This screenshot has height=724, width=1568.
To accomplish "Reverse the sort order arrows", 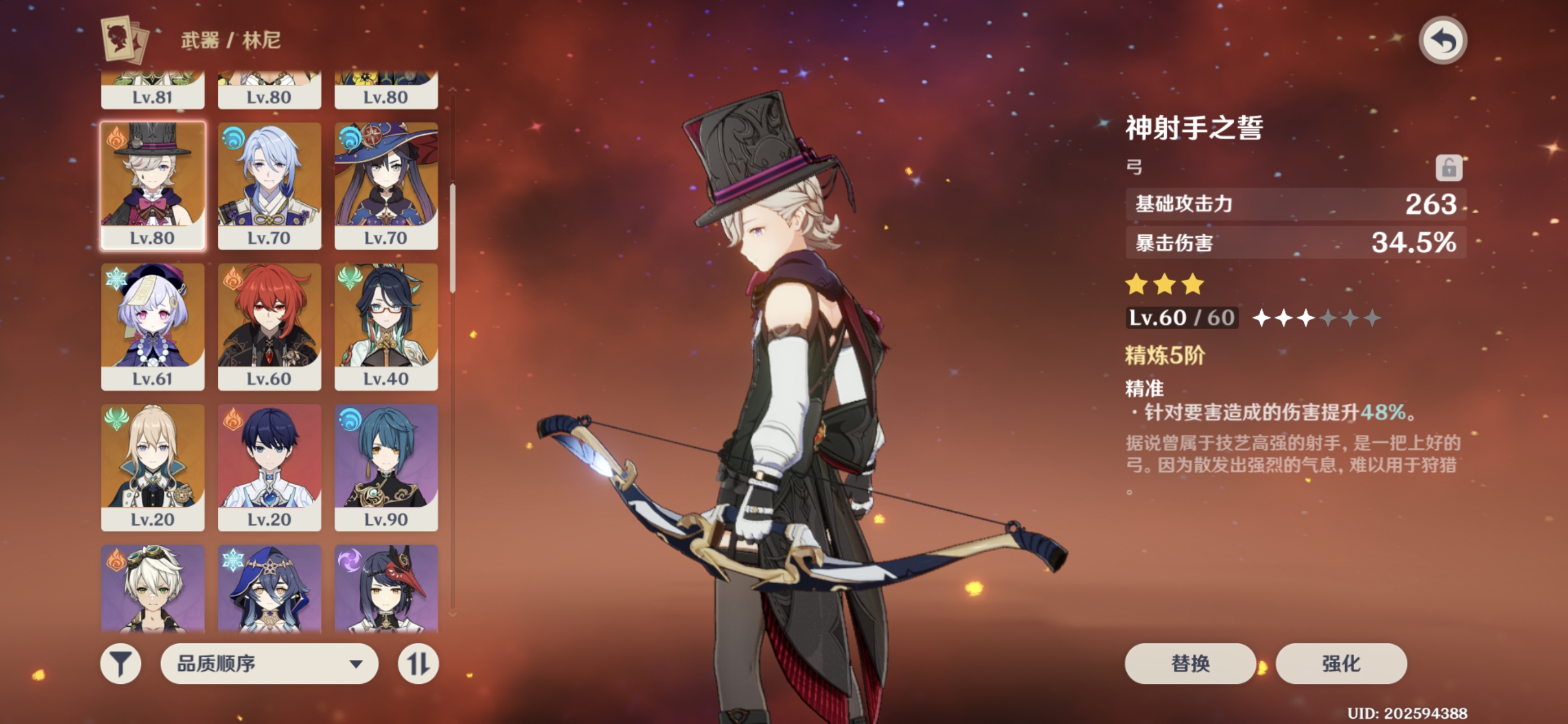I will (x=418, y=663).
